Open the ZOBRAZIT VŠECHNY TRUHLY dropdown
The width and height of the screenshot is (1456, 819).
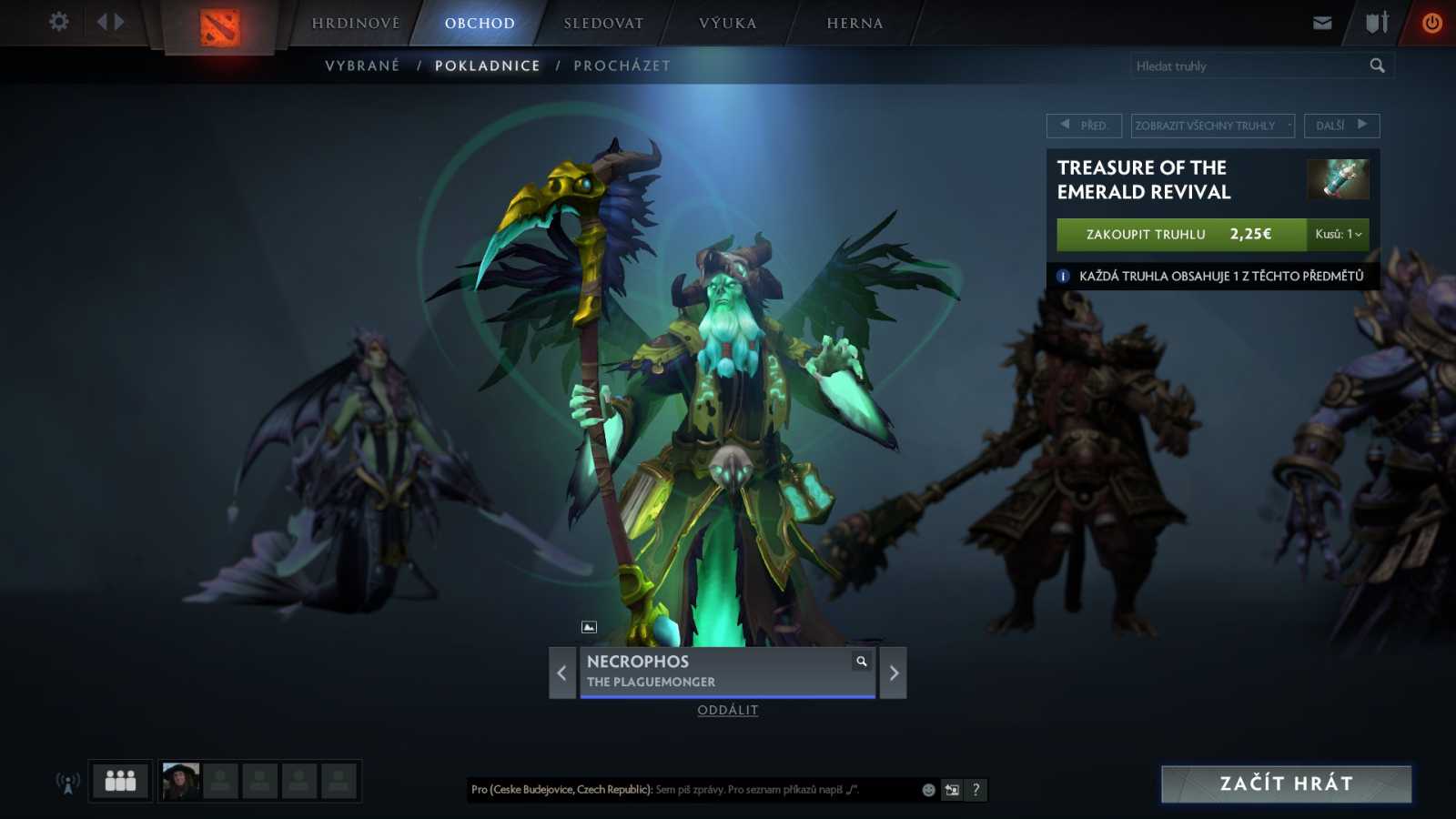coord(1210,126)
